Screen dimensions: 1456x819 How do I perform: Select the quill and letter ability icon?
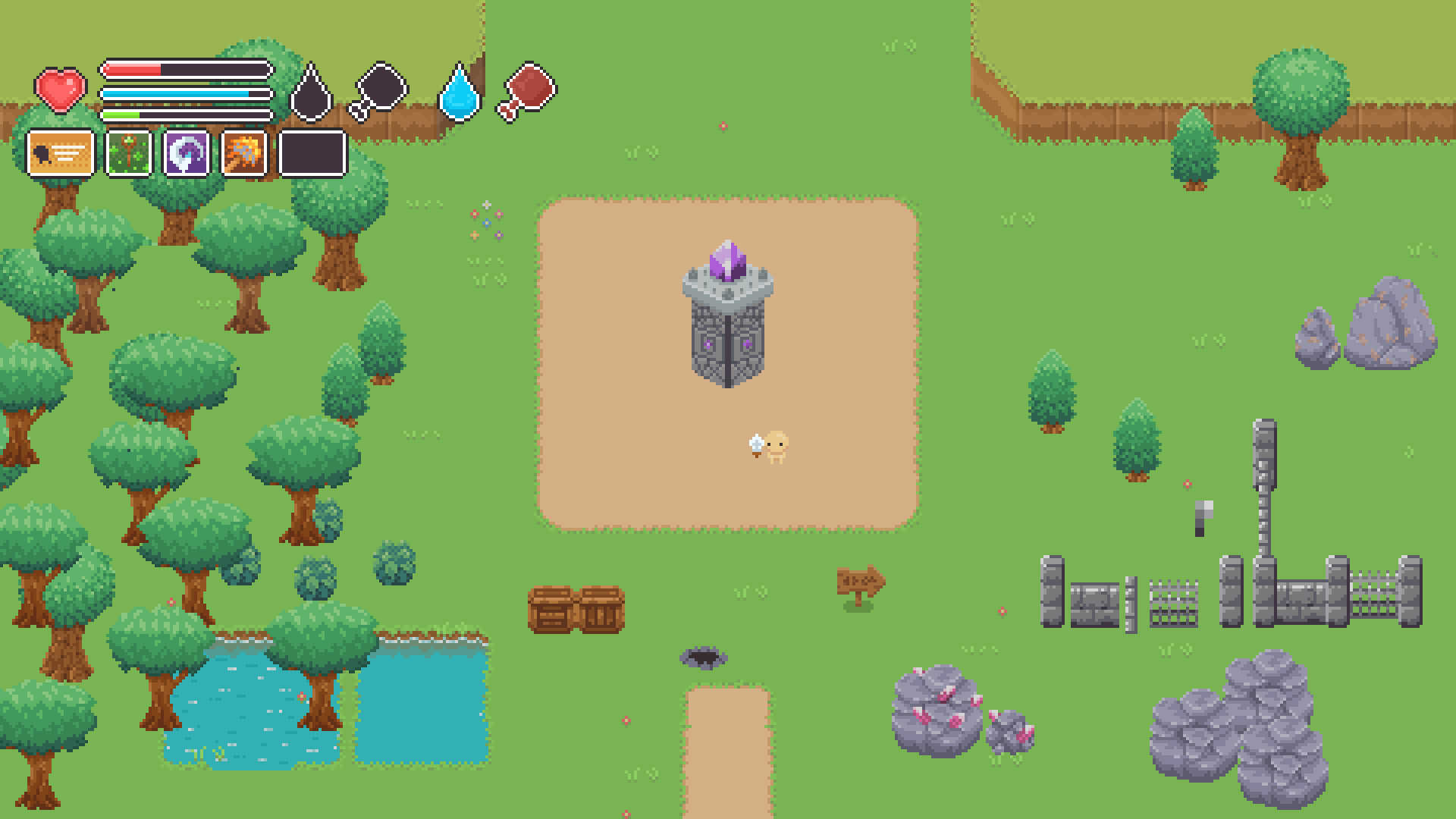tap(60, 155)
